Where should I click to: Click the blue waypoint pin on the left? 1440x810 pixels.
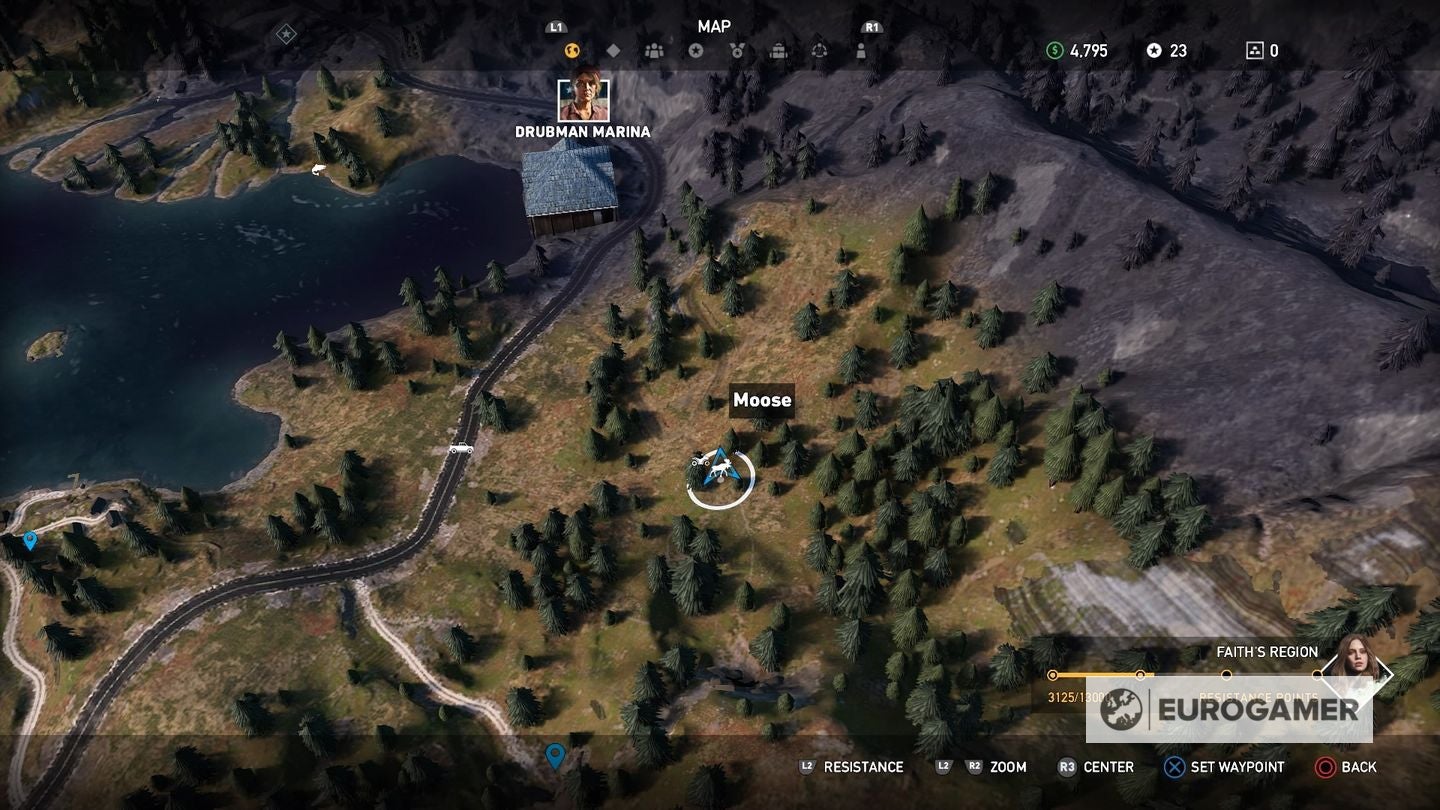(28, 542)
